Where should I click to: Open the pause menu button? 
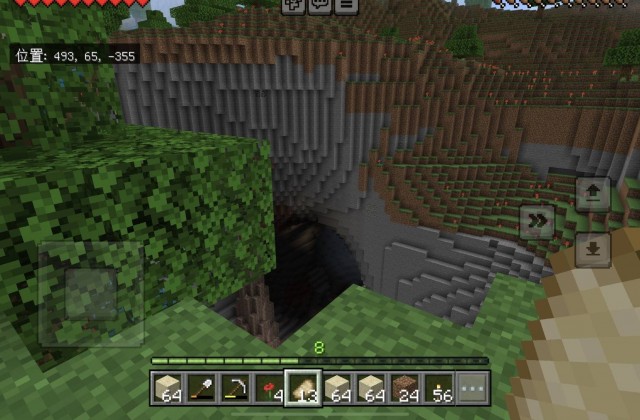click(x=346, y=5)
